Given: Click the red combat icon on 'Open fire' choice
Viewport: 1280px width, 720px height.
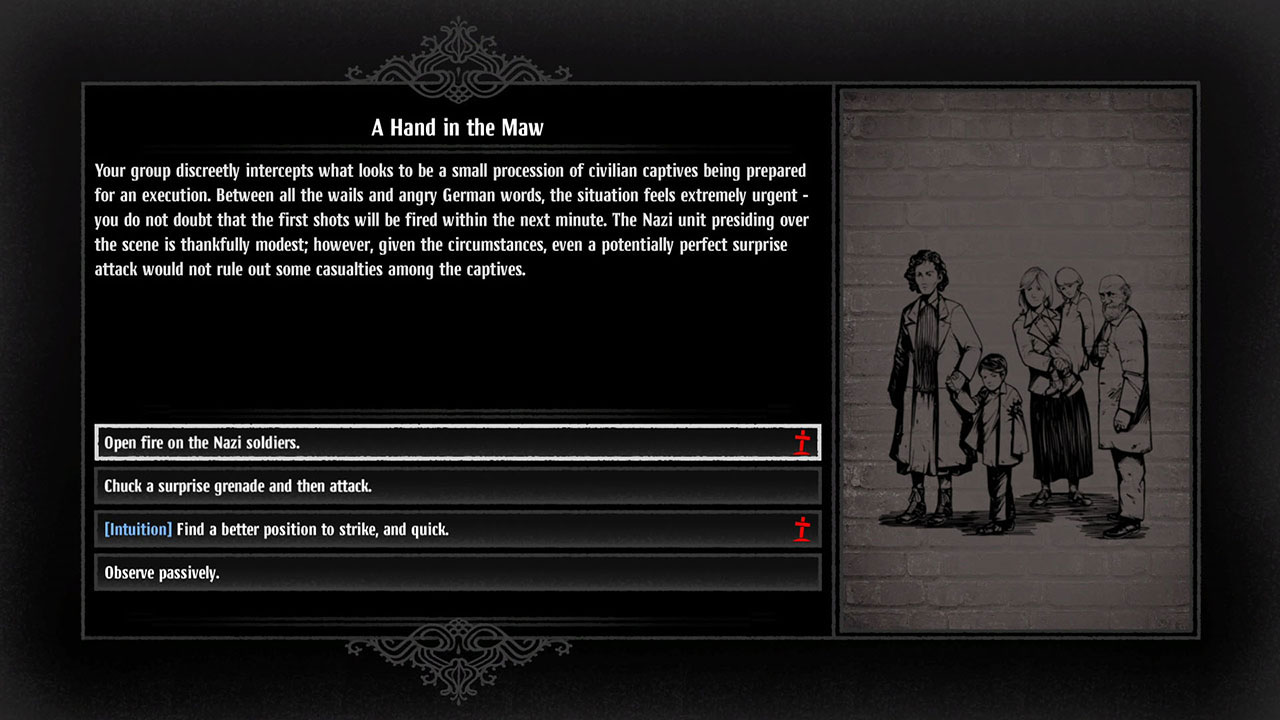Looking at the screenshot, I should click(x=801, y=442).
